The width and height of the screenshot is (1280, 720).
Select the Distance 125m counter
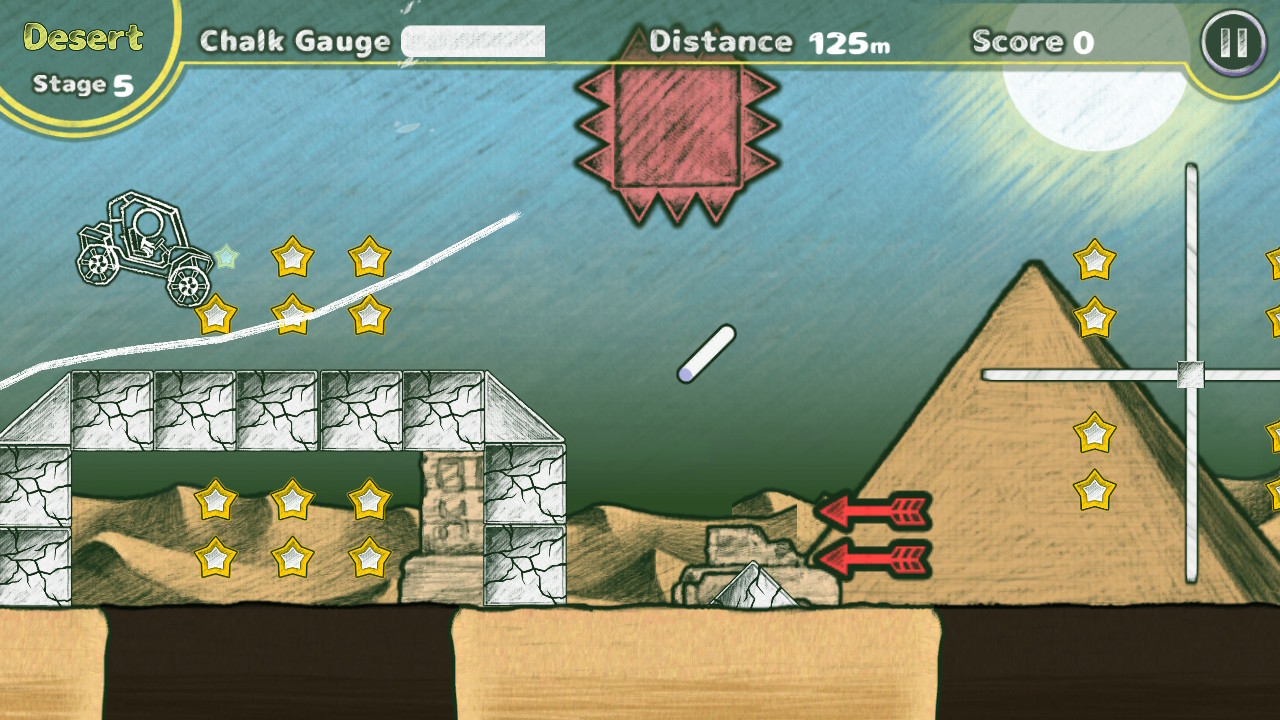point(770,42)
